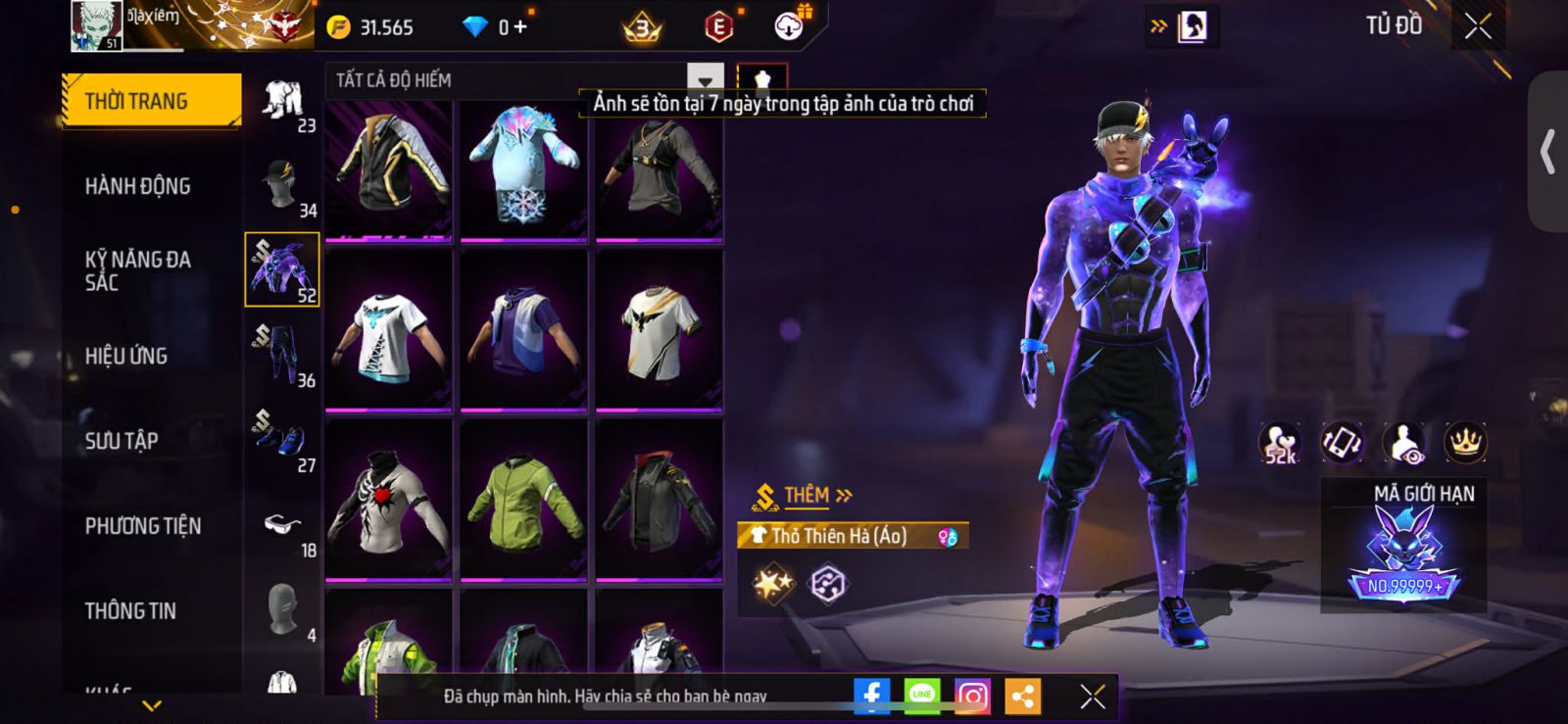Show the Thông Tin tab
The height and width of the screenshot is (724, 1568).
pos(130,610)
